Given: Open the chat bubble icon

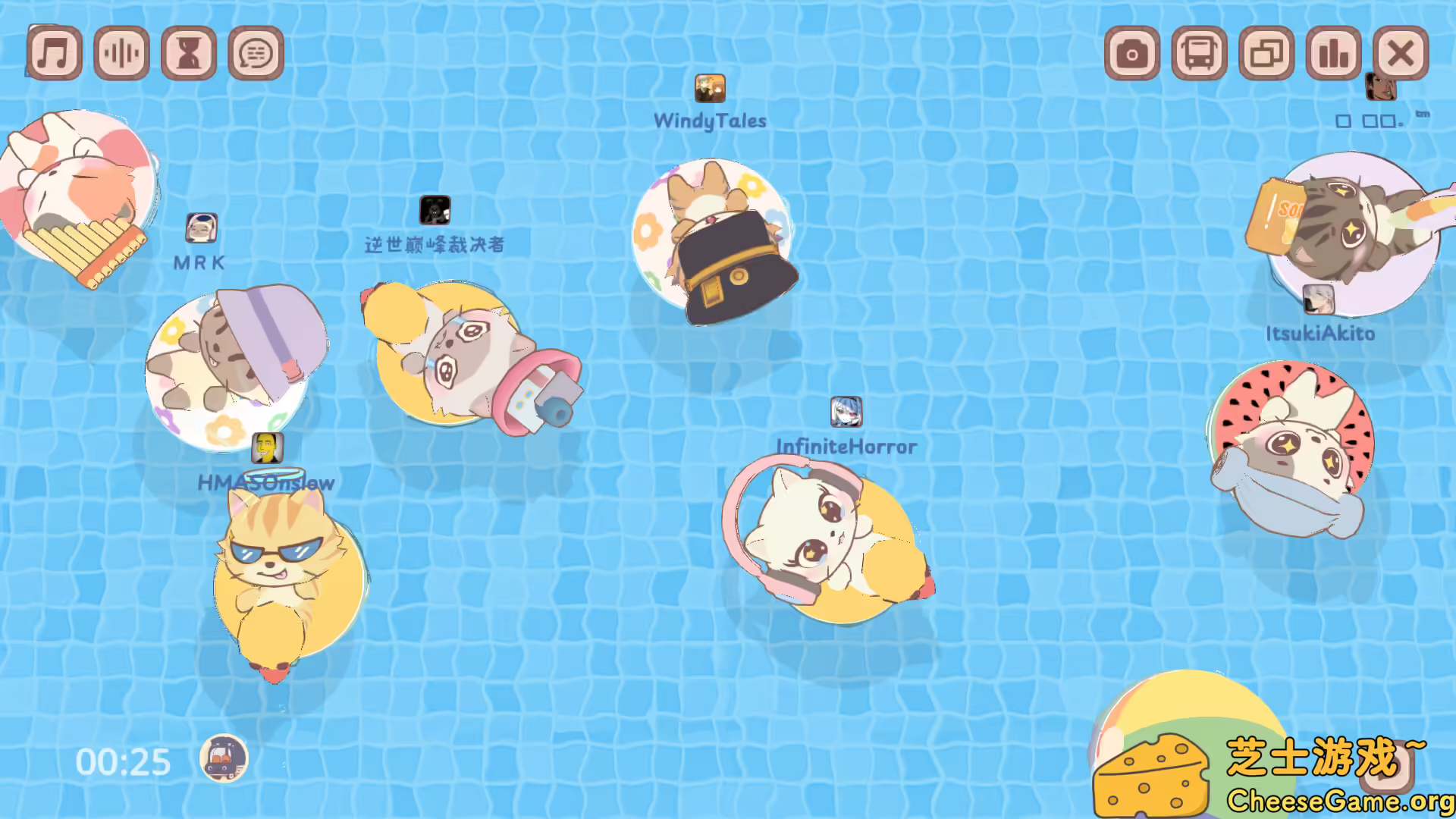Looking at the screenshot, I should click(256, 53).
